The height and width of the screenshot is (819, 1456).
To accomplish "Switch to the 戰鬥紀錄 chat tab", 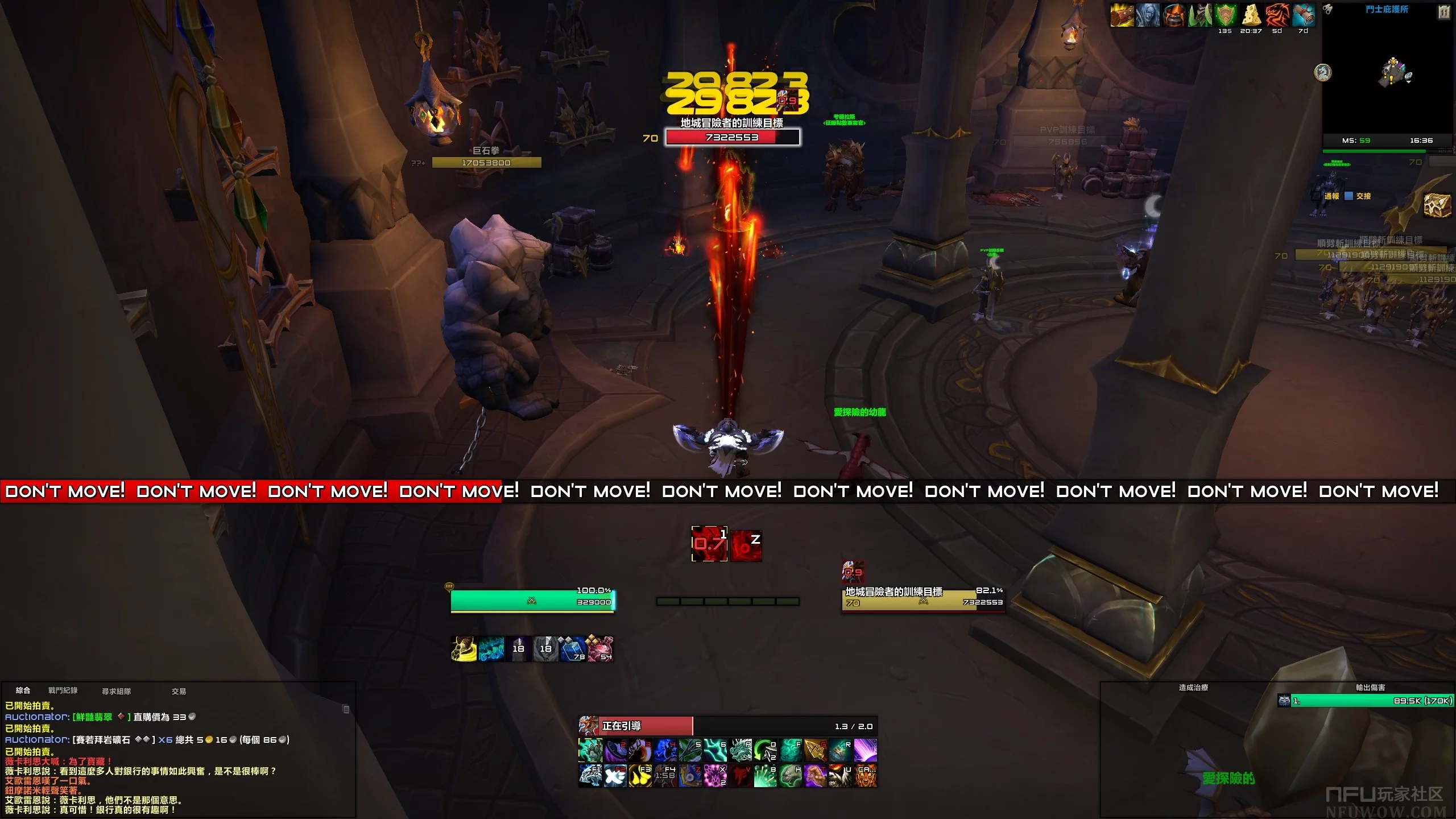I will click(x=63, y=690).
